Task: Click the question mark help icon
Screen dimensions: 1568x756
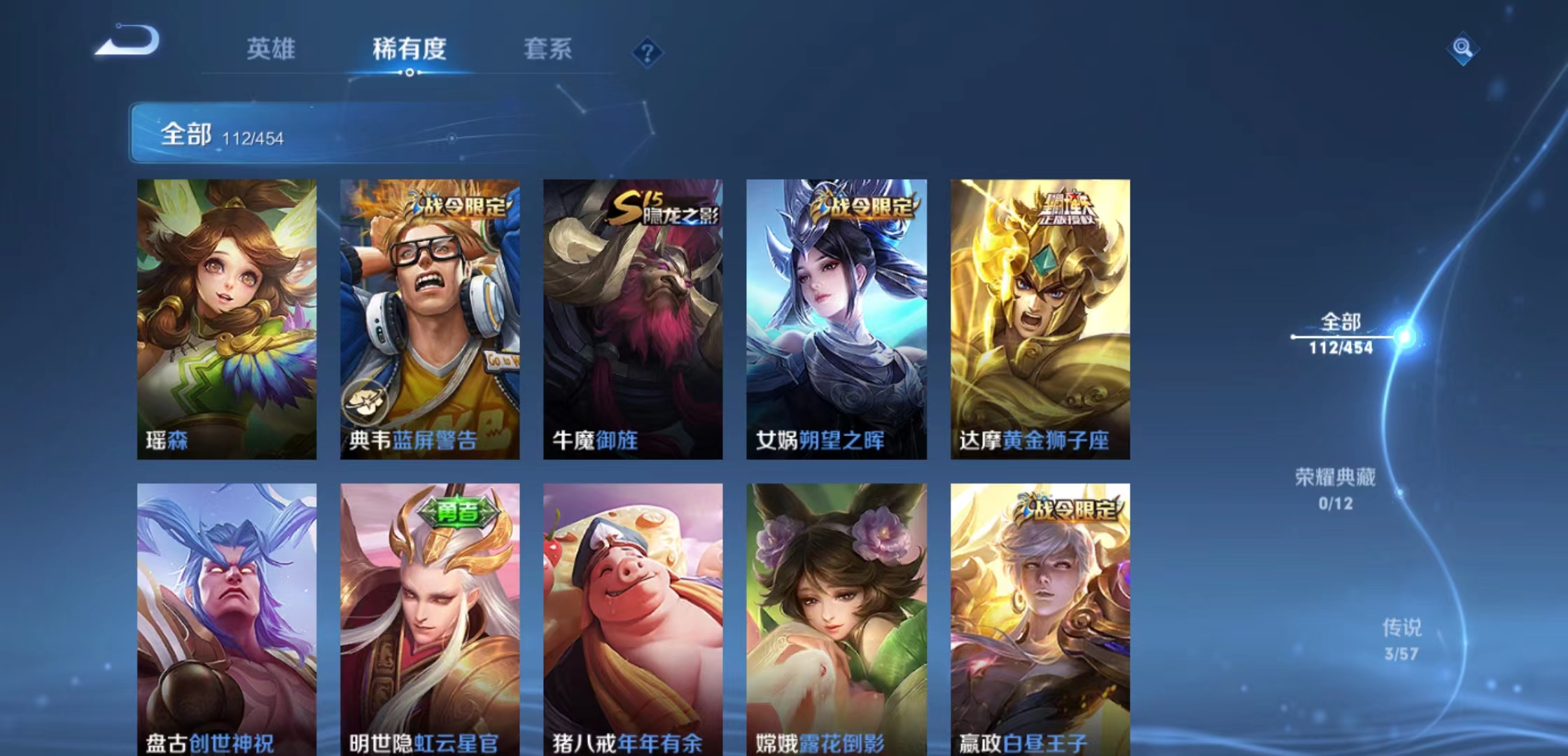Action: tap(647, 51)
